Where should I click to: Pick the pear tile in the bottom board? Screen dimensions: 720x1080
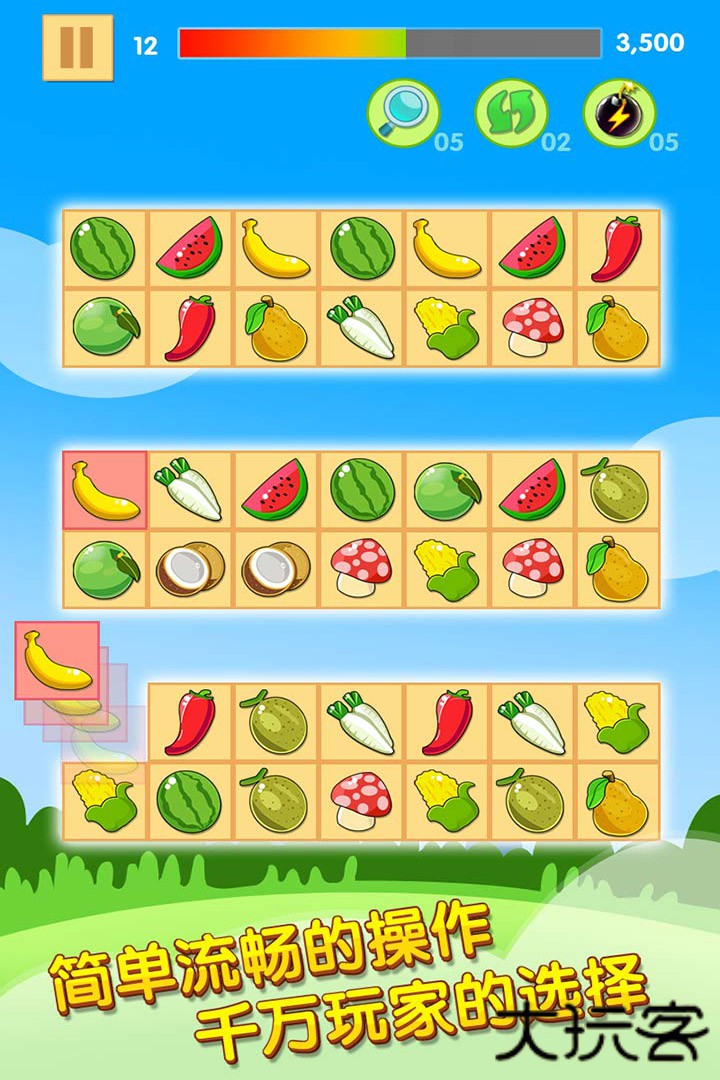[x=618, y=801]
